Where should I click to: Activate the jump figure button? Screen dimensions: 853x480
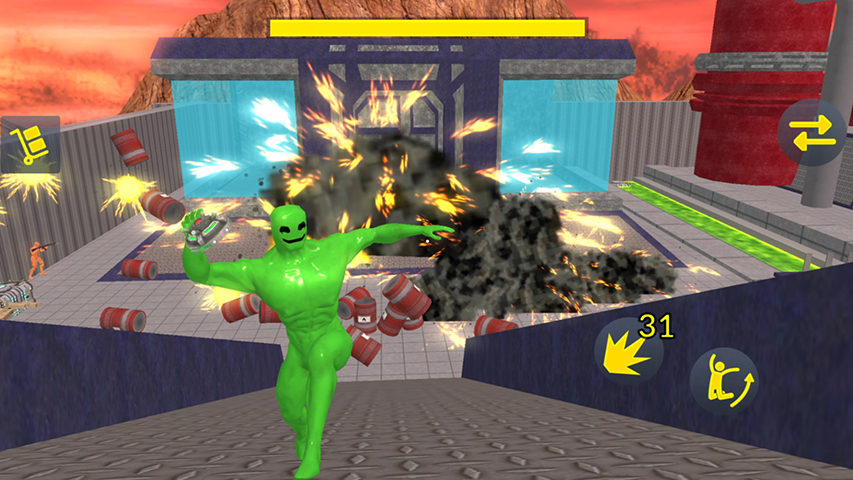723,381
